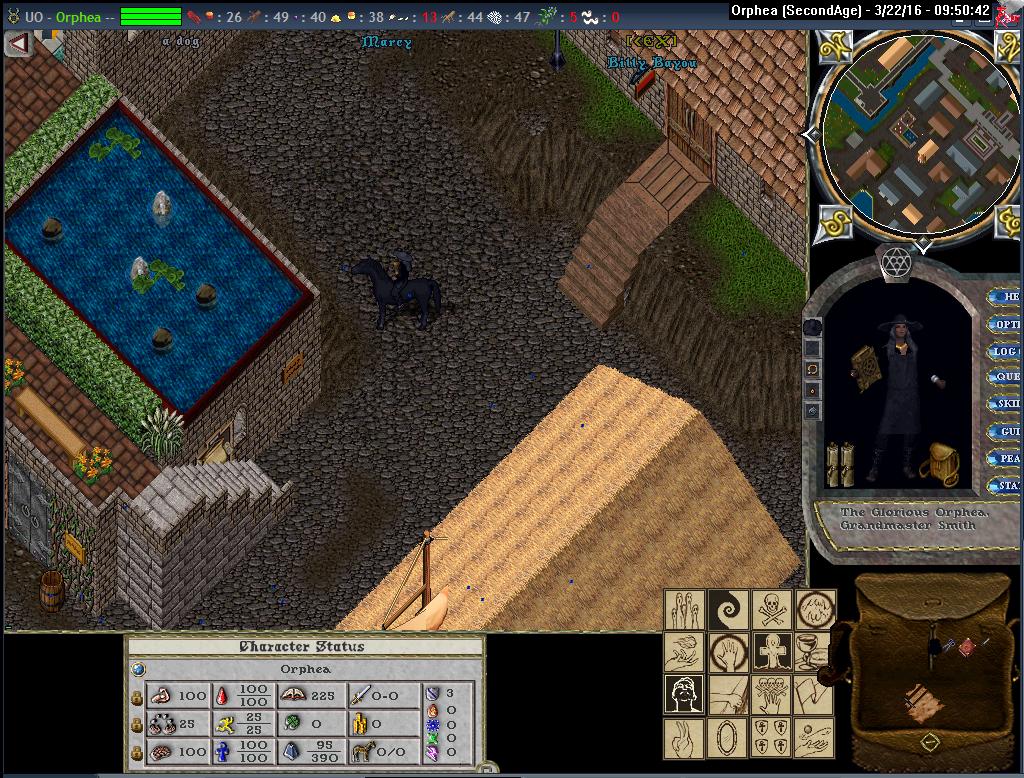This screenshot has height=778, width=1024.
Task: Activate the four ankh shields spell icon
Action: [x=770, y=738]
